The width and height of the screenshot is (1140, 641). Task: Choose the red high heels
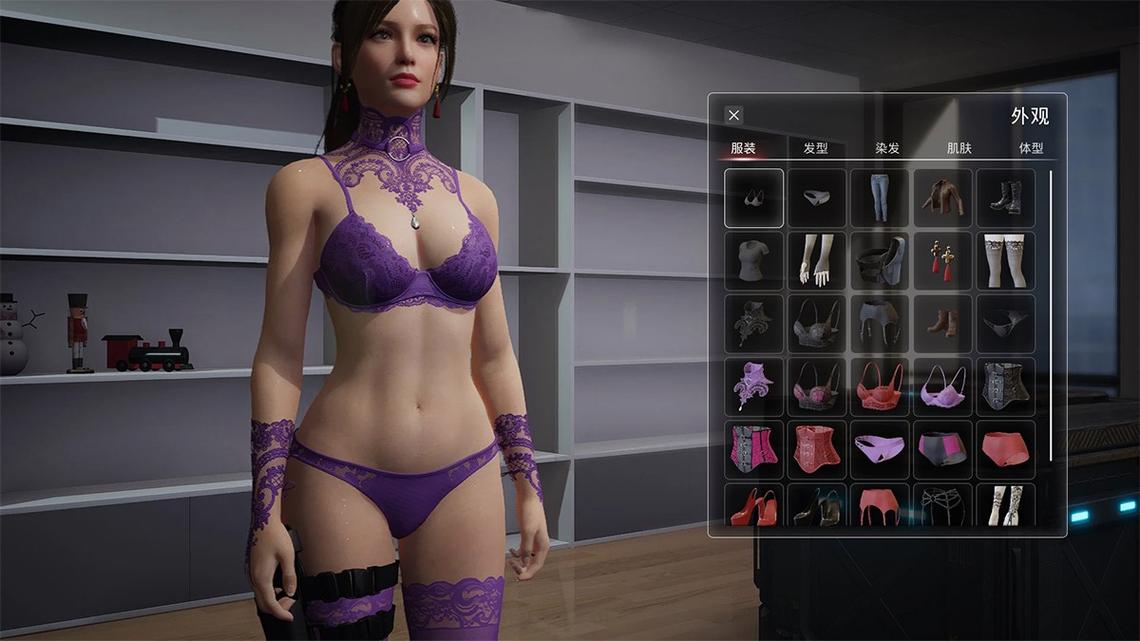pos(754,506)
